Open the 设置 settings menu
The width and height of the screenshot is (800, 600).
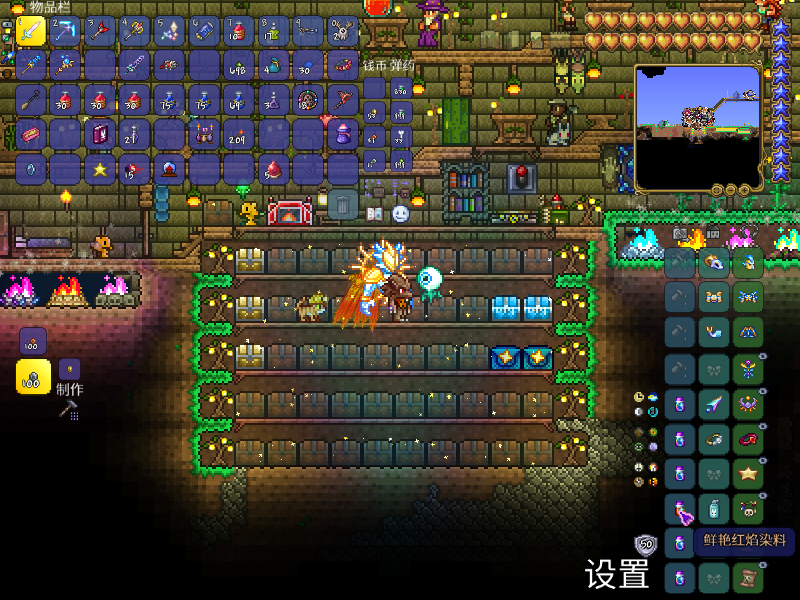(x=617, y=575)
